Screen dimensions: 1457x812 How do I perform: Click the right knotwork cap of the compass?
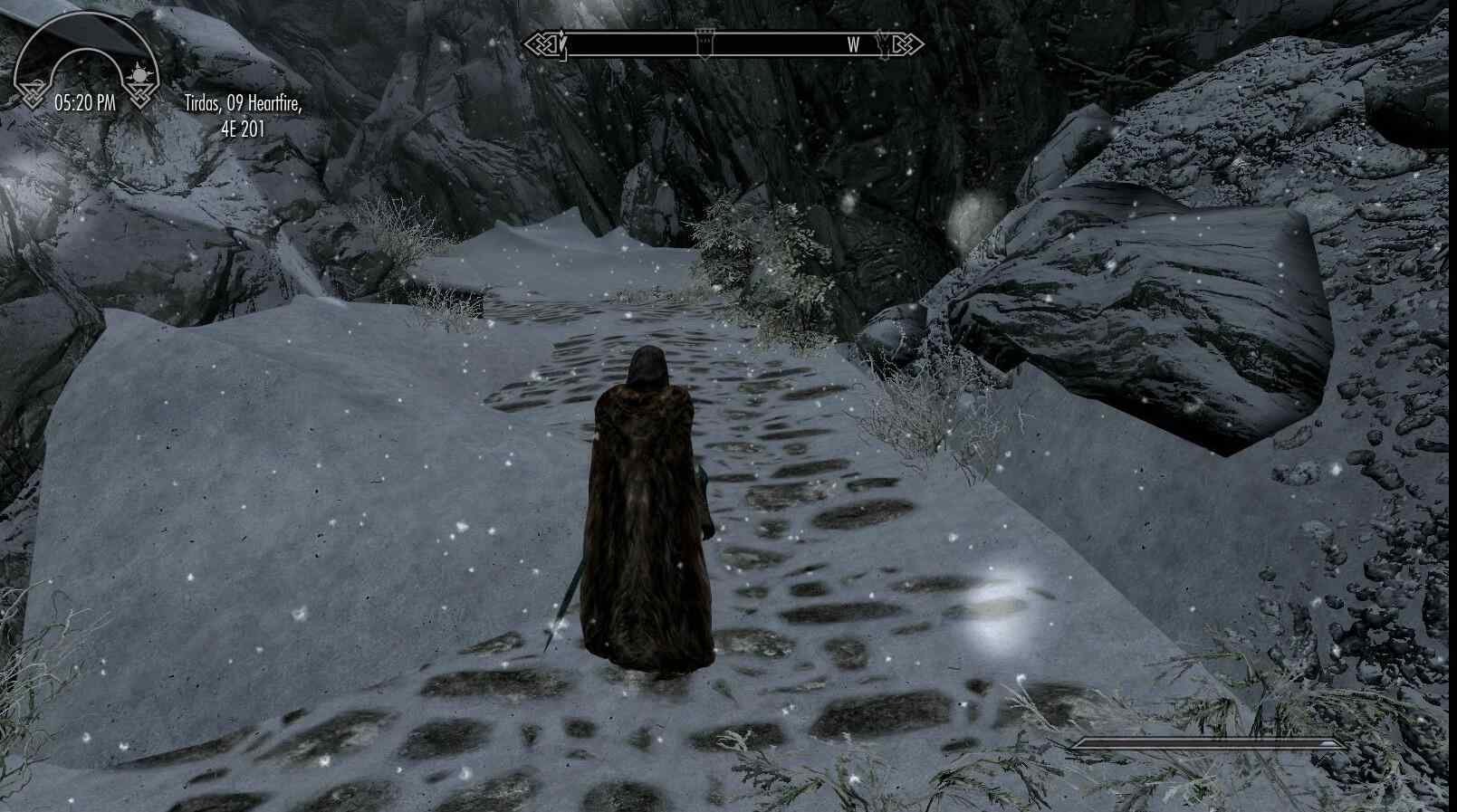[906, 43]
